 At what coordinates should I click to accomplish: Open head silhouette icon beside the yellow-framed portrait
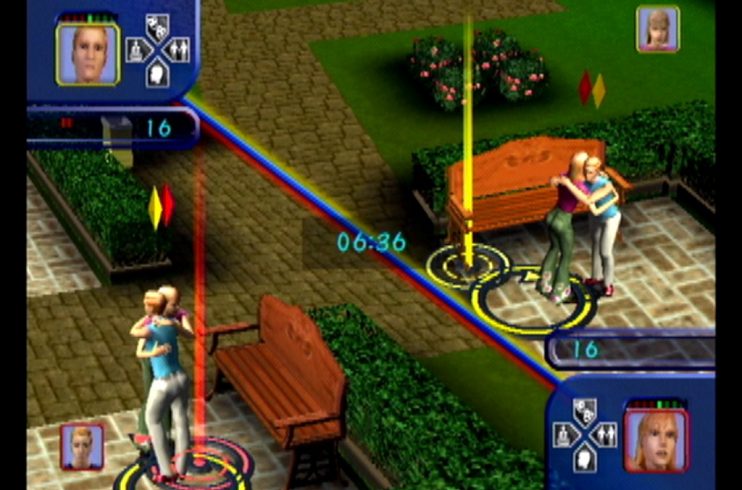coord(157,73)
